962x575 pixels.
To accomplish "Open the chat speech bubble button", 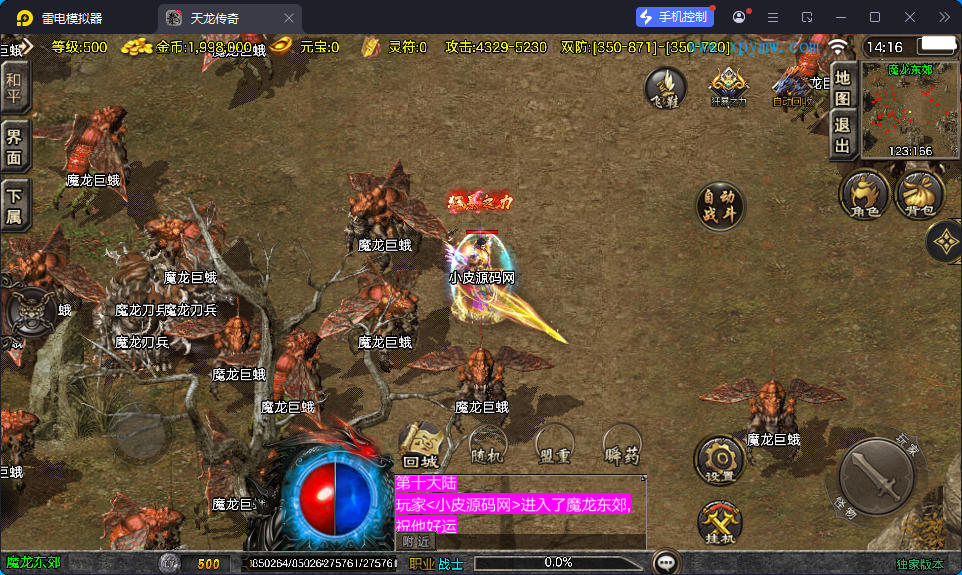I will [665, 563].
